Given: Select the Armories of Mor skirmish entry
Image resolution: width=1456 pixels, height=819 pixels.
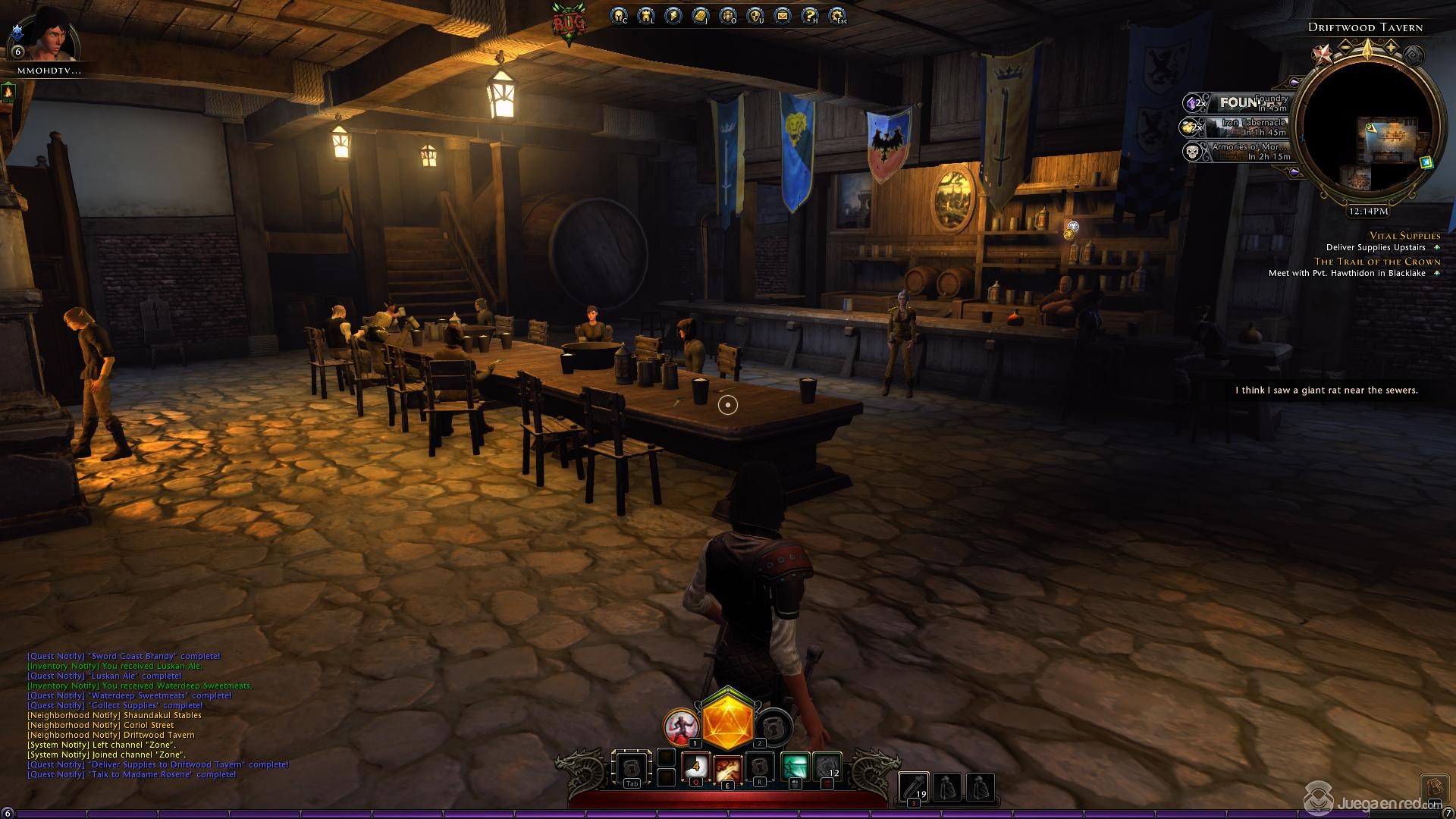Looking at the screenshot, I should click(x=1238, y=152).
